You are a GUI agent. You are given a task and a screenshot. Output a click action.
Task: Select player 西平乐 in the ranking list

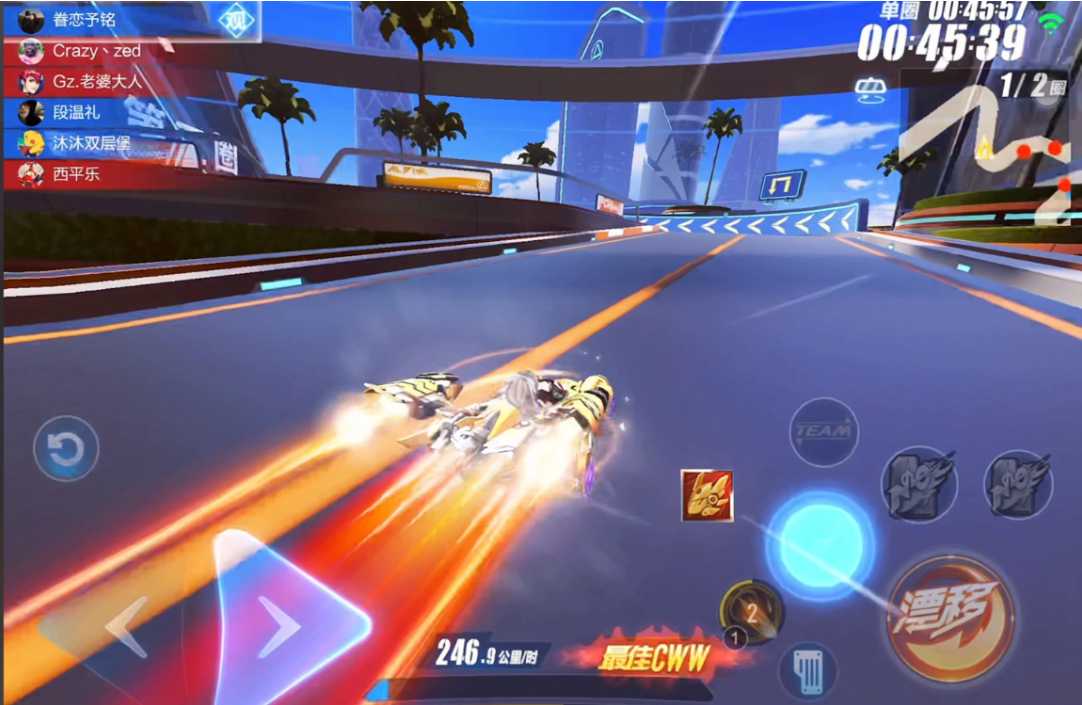tap(75, 175)
